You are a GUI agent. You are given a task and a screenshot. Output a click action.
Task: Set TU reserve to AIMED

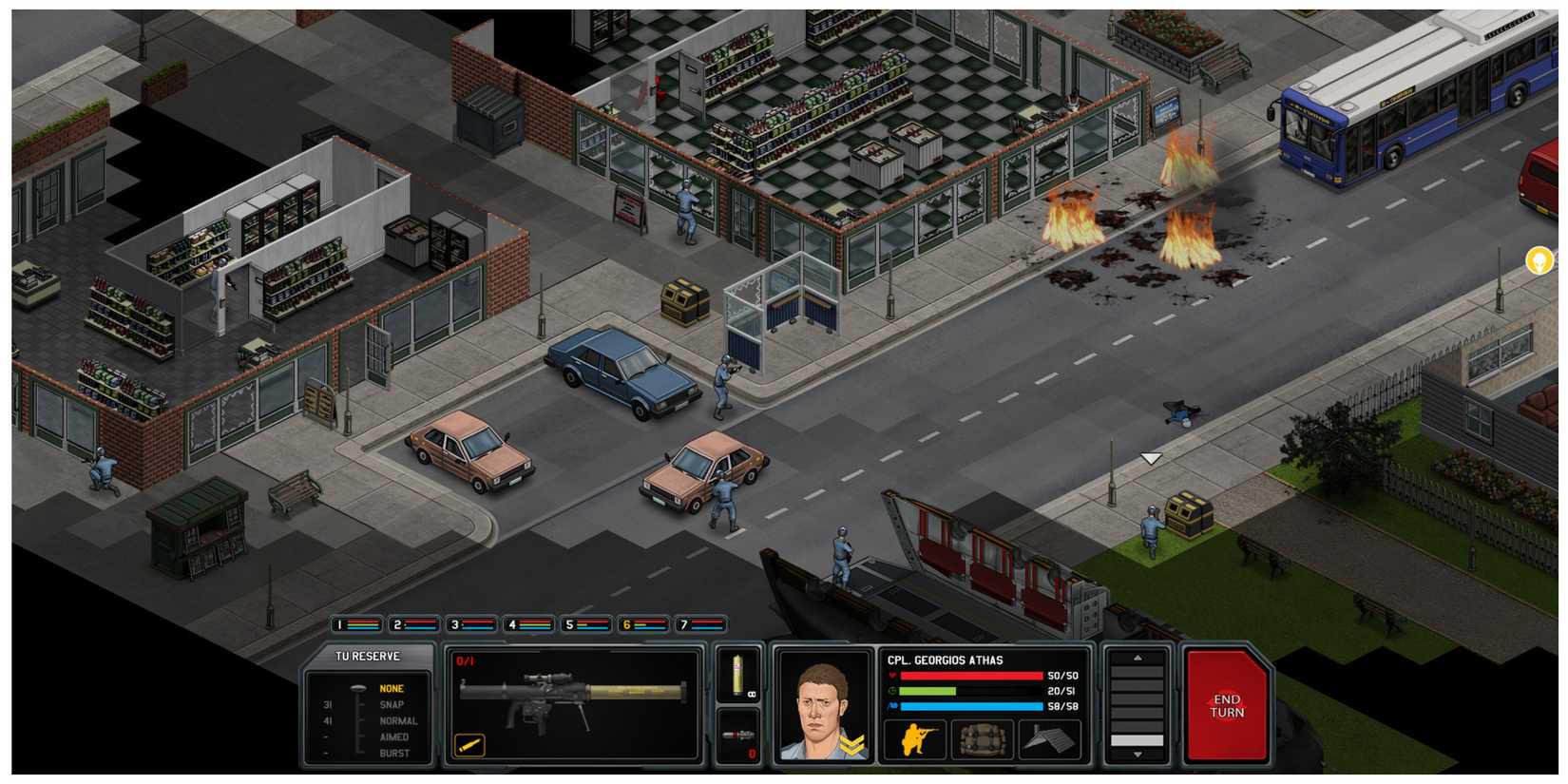(396, 736)
